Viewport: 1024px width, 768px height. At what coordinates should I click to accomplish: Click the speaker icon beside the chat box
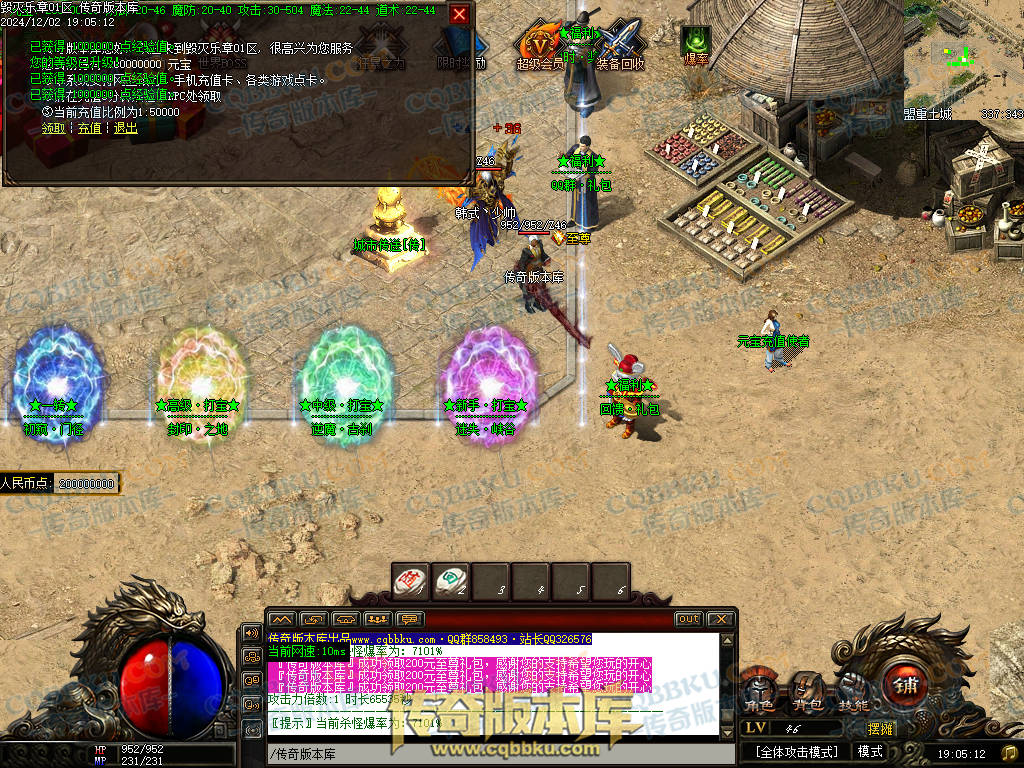pyautogui.click(x=251, y=634)
